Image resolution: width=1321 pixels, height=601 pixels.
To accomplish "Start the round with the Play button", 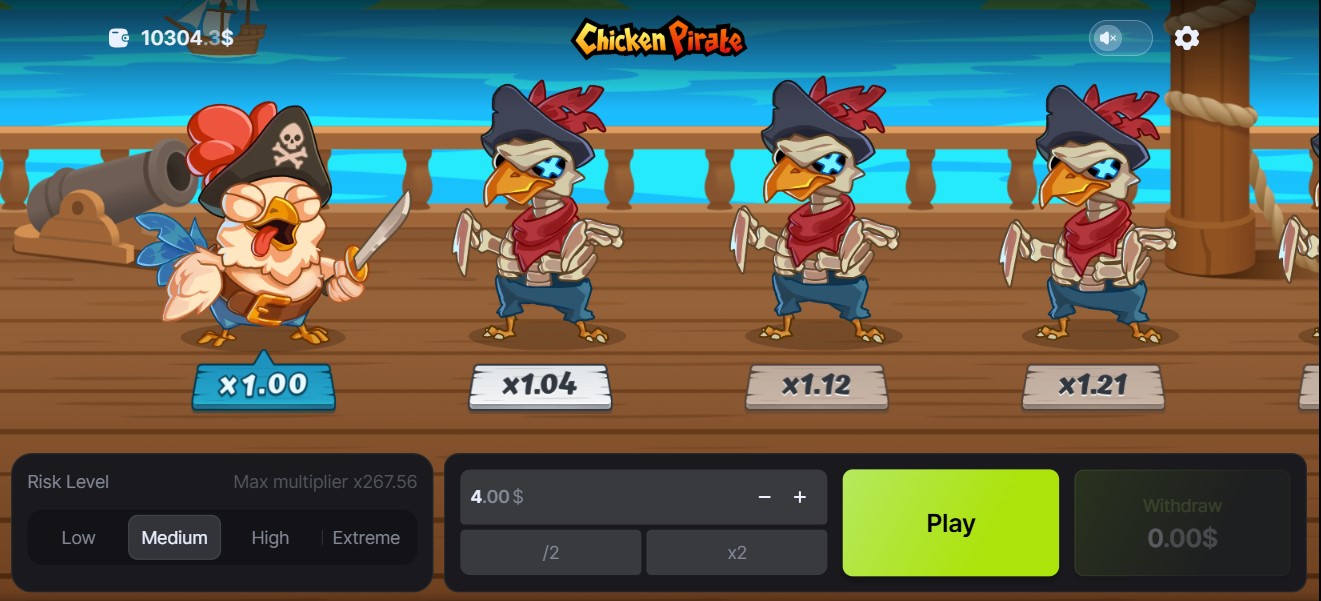I will [950, 523].
